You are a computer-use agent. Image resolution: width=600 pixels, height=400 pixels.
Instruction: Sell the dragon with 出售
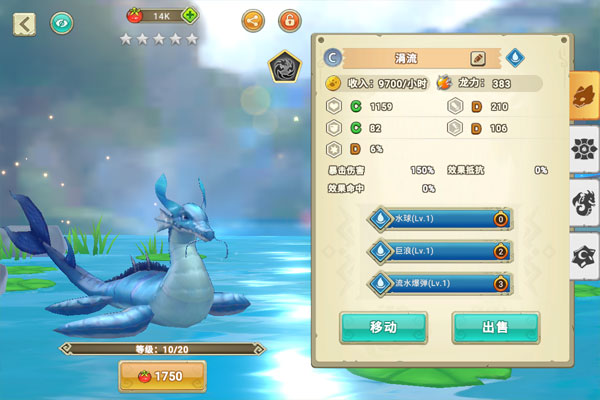[495, 327]
